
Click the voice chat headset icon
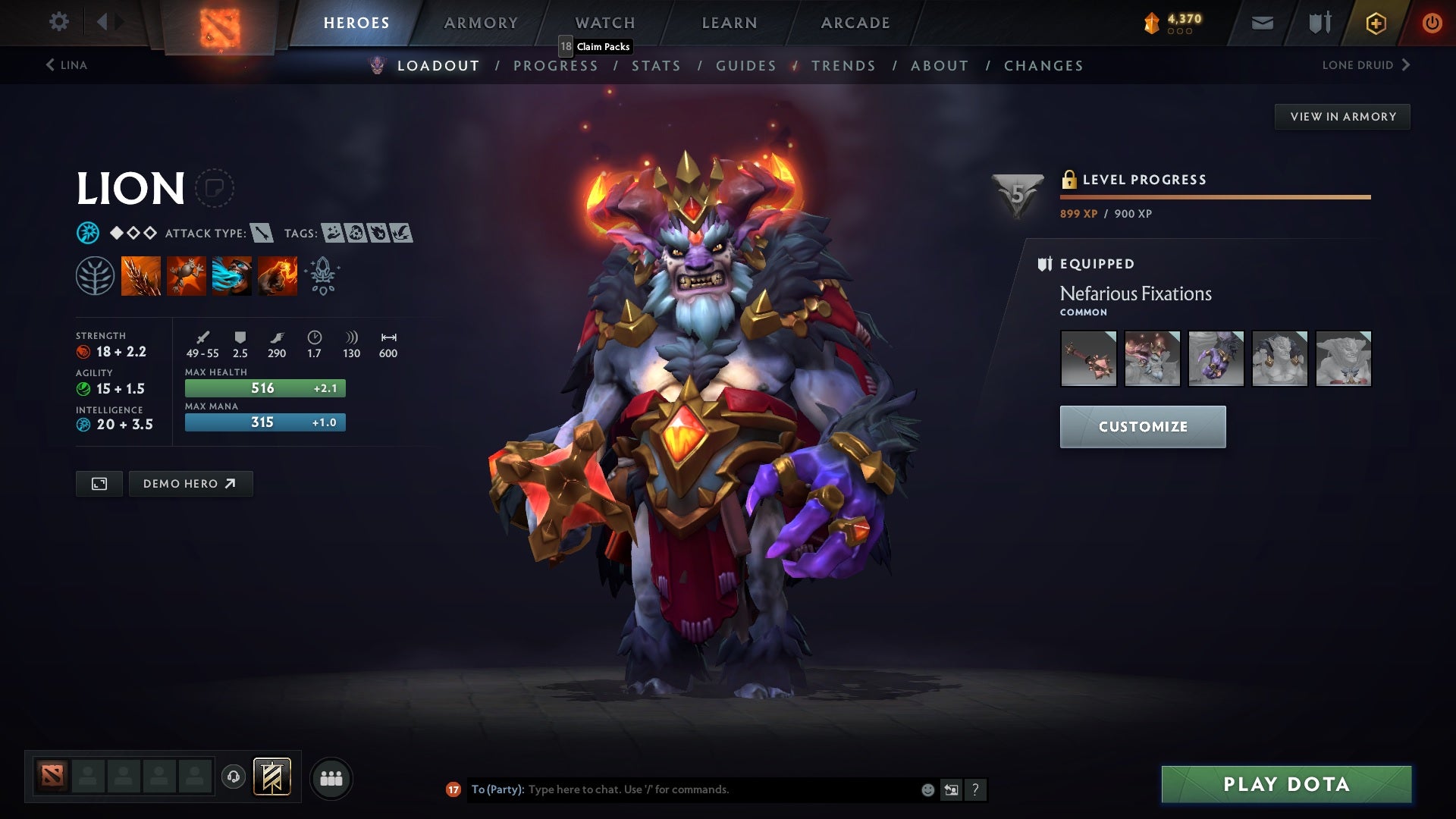click(234, 777)
